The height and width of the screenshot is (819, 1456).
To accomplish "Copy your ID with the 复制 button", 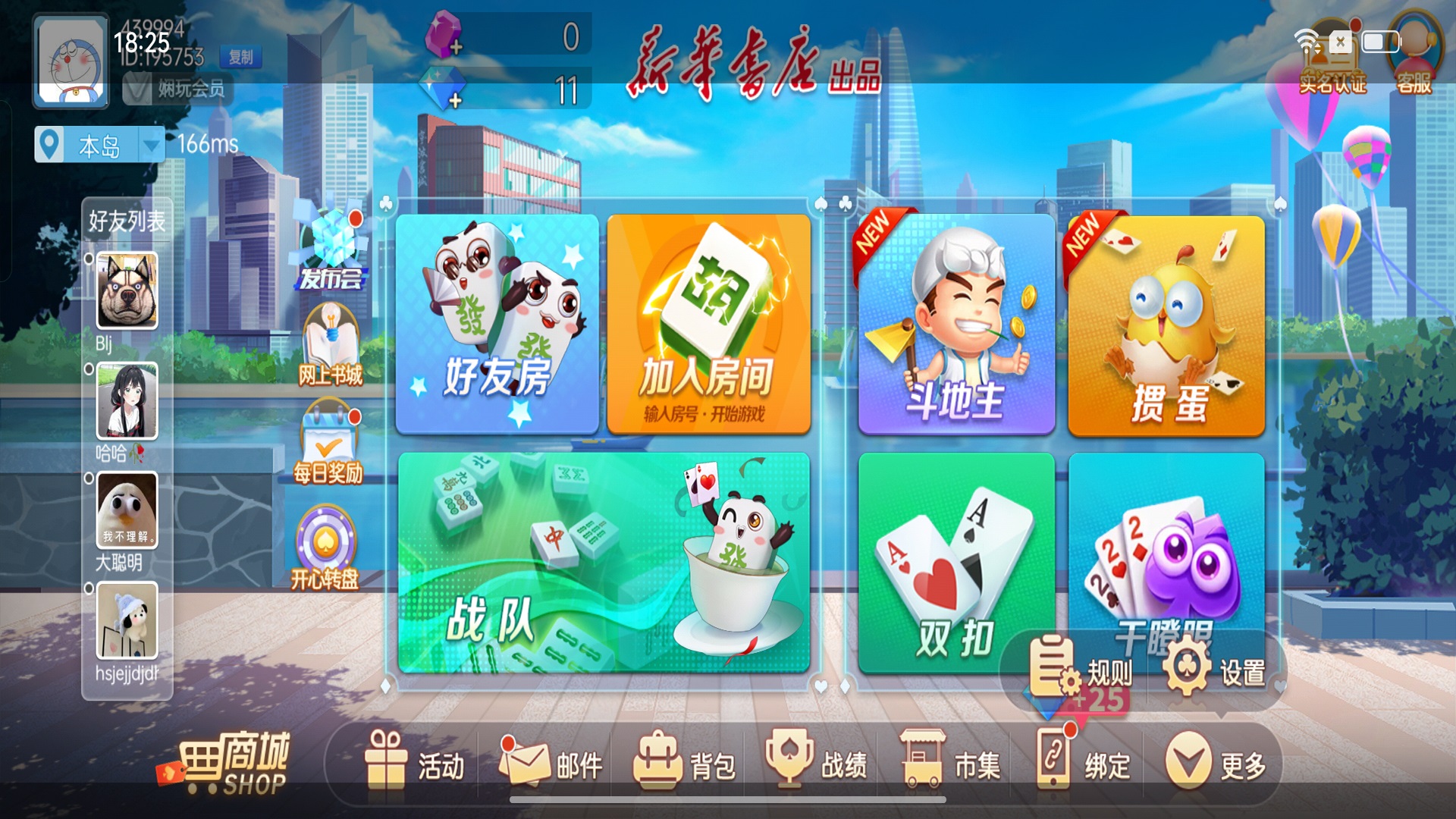I will [241, 58].
